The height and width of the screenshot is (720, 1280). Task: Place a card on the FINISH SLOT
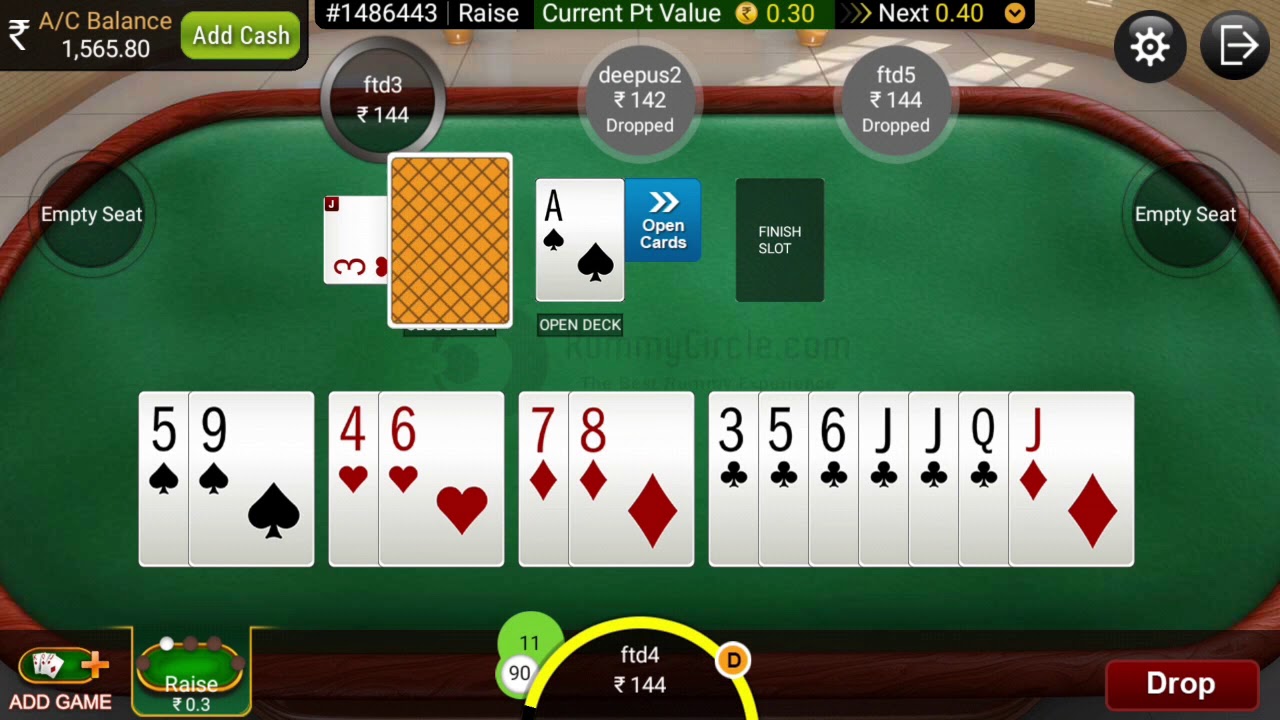coord(779,240)
